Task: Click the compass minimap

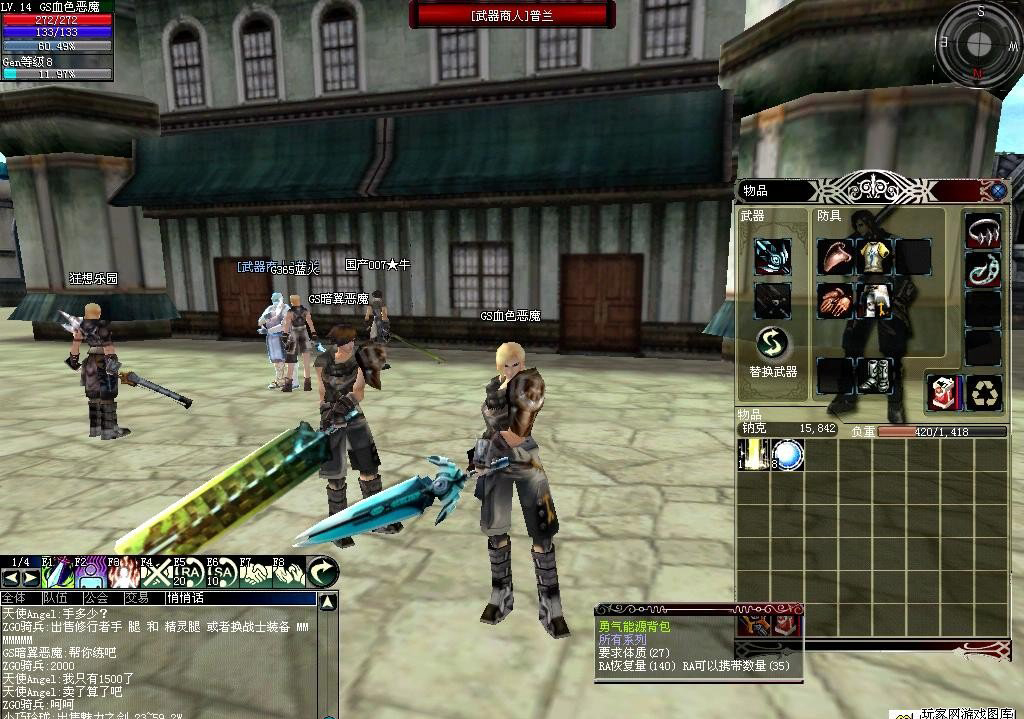Action: point(978,42)
